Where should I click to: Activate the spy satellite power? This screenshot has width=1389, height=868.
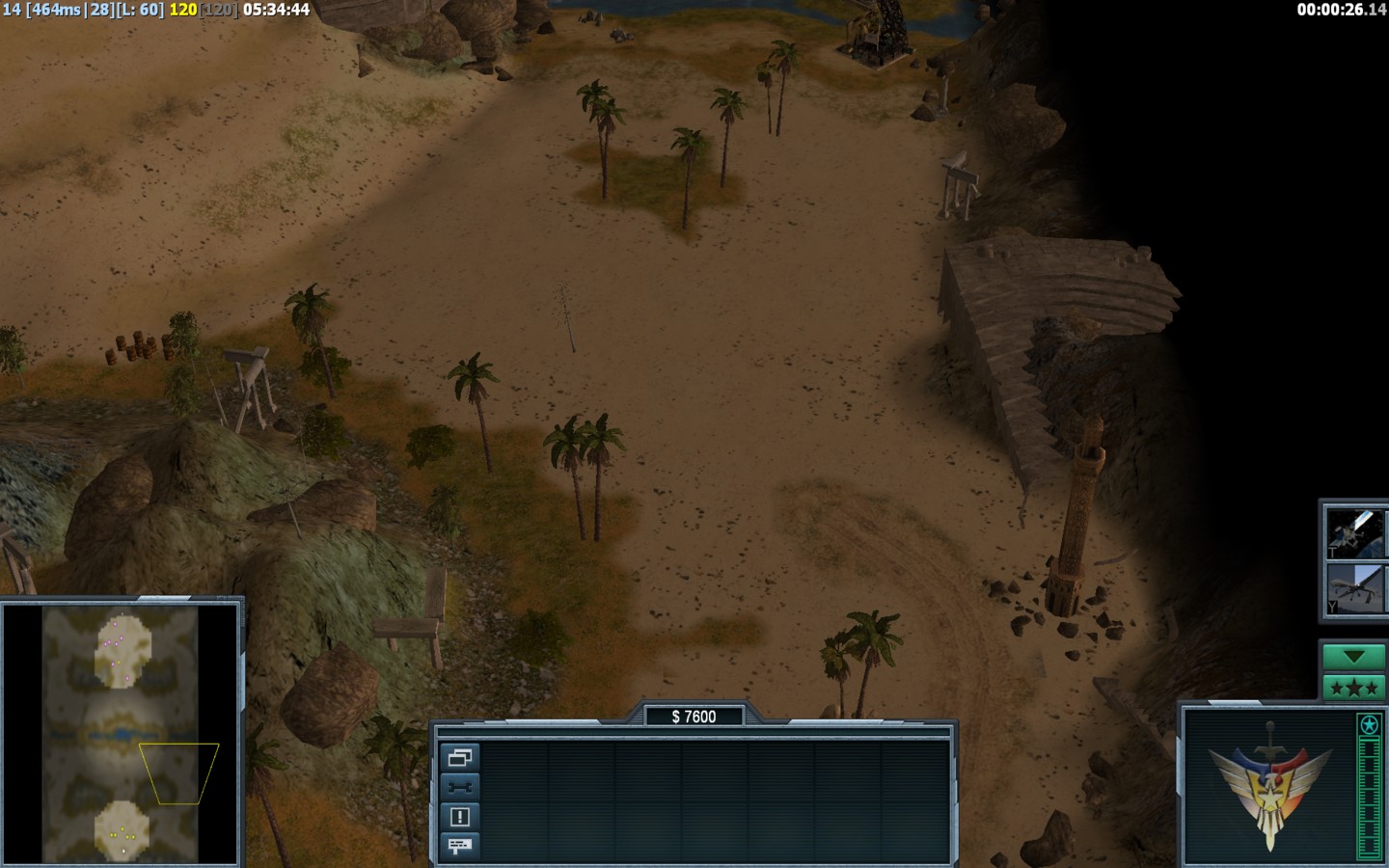coord(1354,532)
